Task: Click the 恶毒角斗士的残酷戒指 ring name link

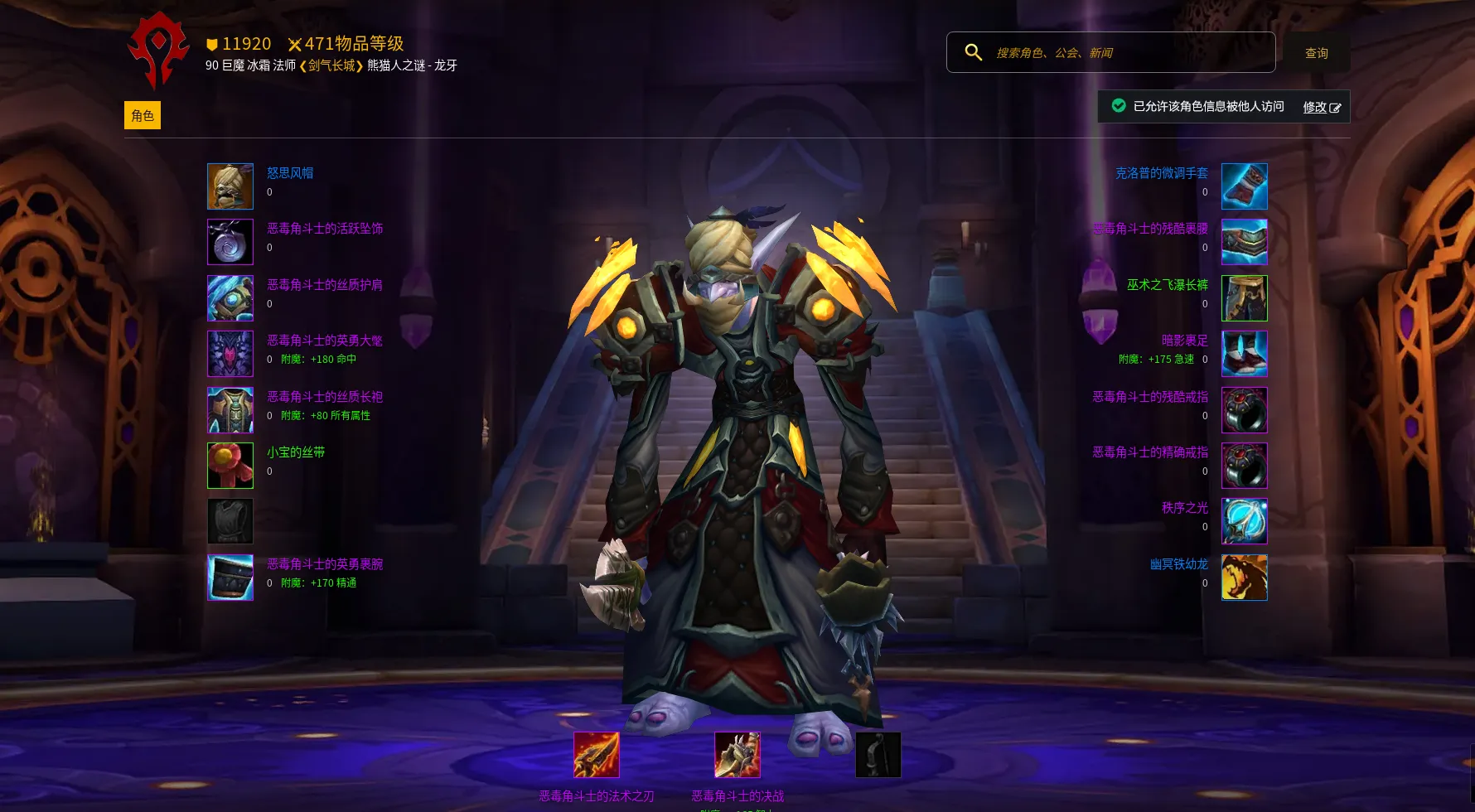Action: (x=1149, y=397)
